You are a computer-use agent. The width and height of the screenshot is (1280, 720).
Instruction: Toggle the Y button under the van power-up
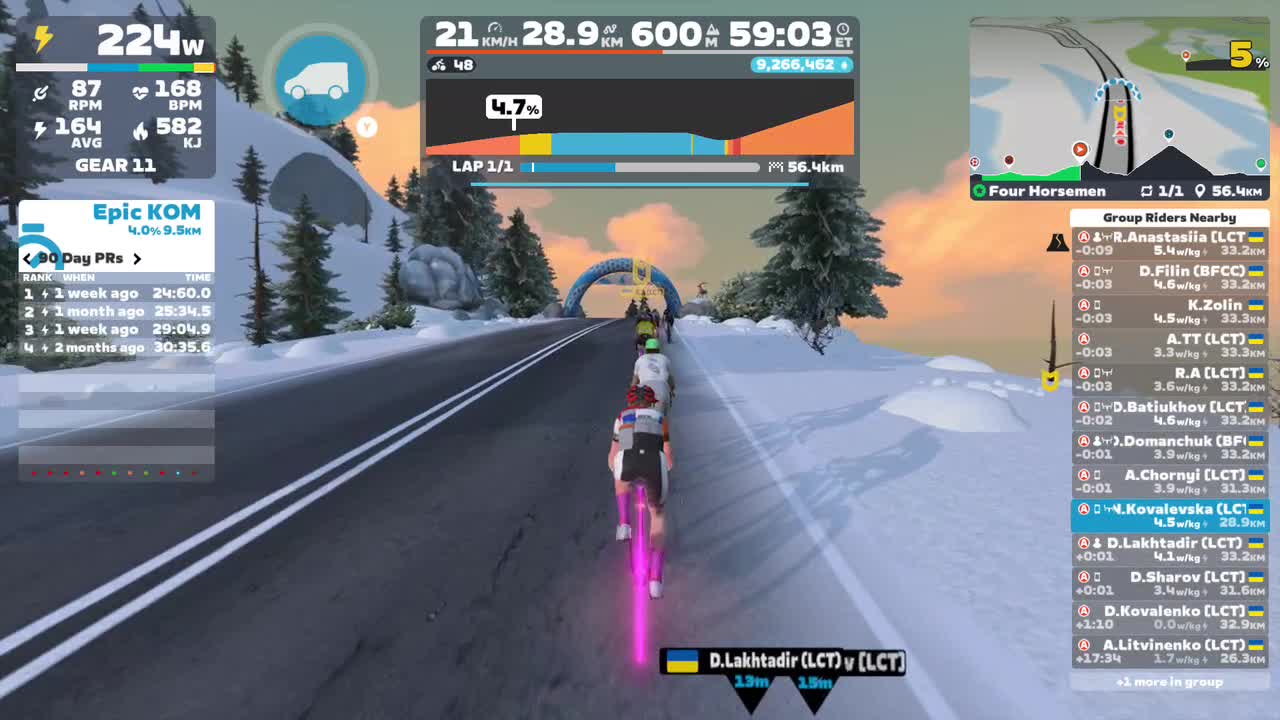point(366,128)
